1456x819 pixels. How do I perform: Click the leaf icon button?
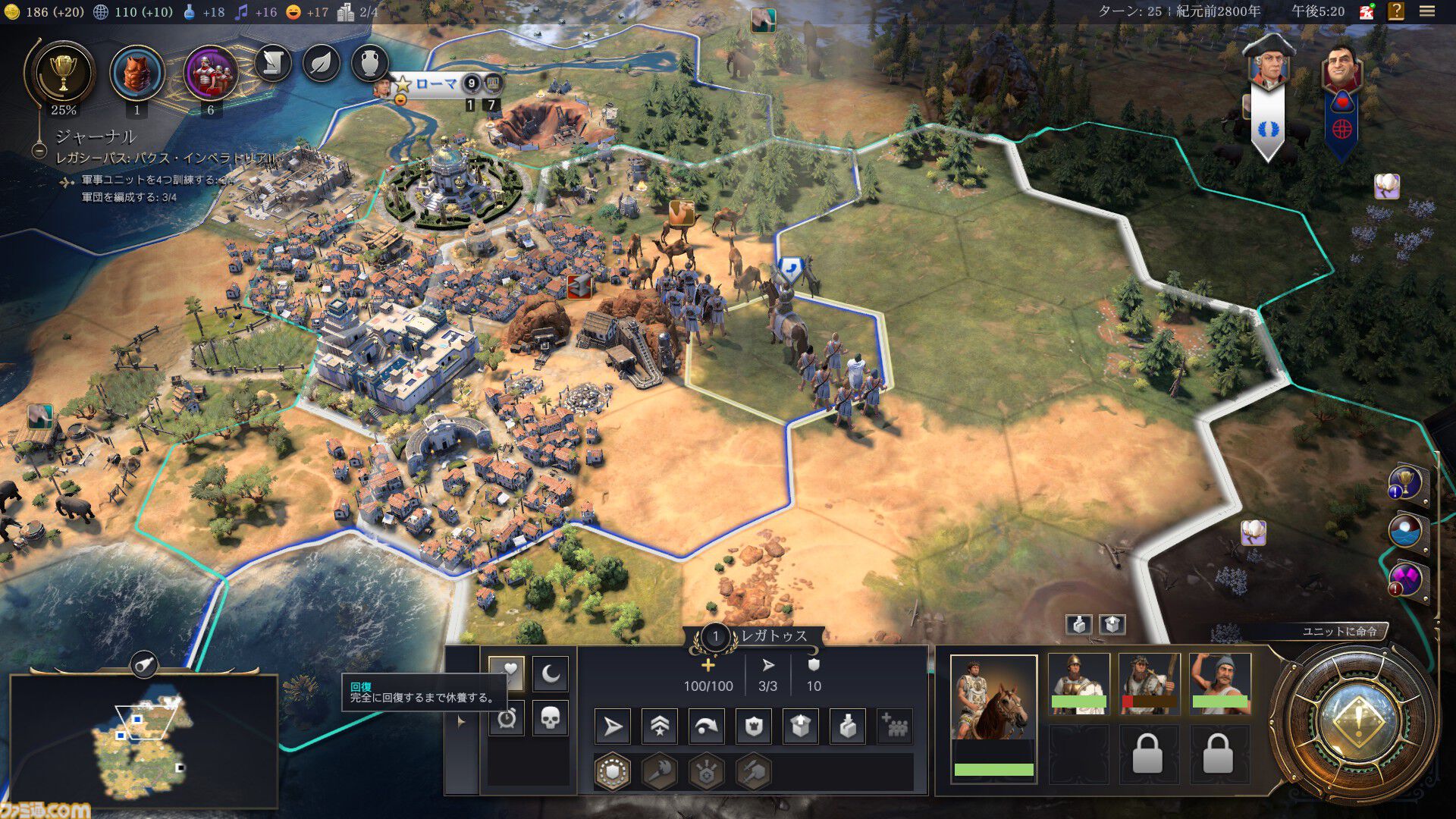point(322,64)
